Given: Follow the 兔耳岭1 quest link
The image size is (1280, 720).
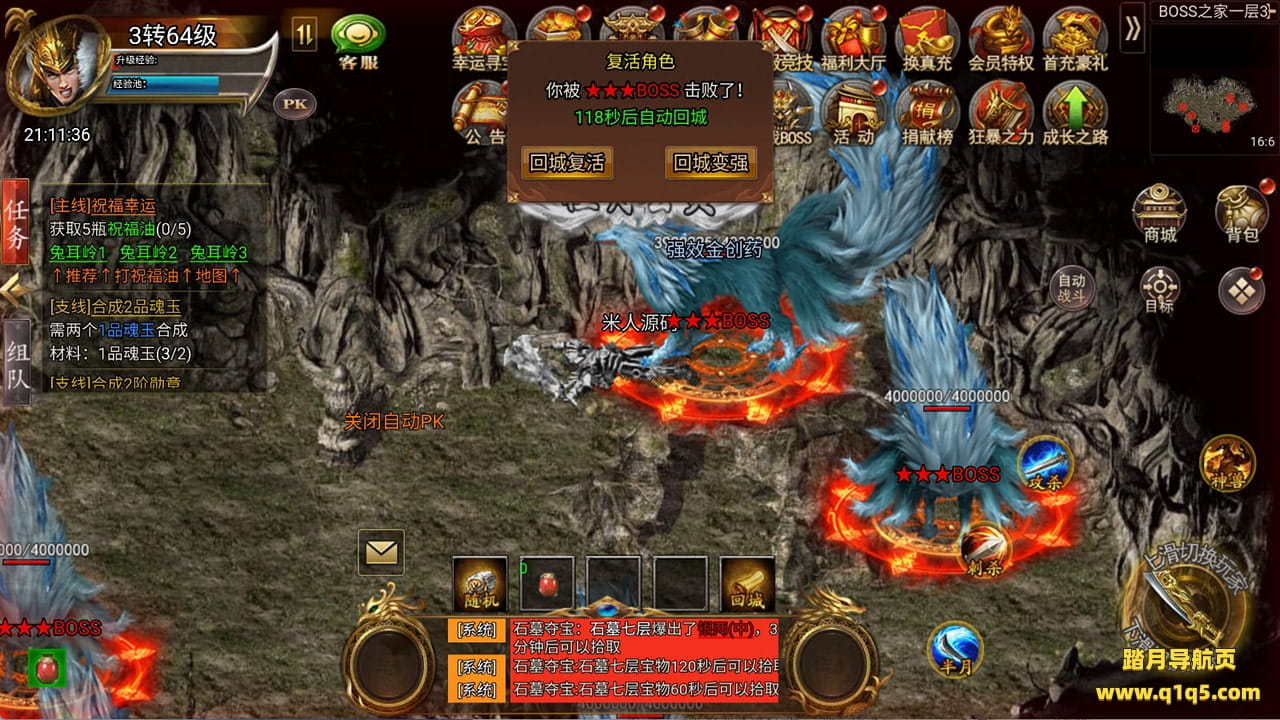Looking at the screenshot, I should [x=78, y=253].
